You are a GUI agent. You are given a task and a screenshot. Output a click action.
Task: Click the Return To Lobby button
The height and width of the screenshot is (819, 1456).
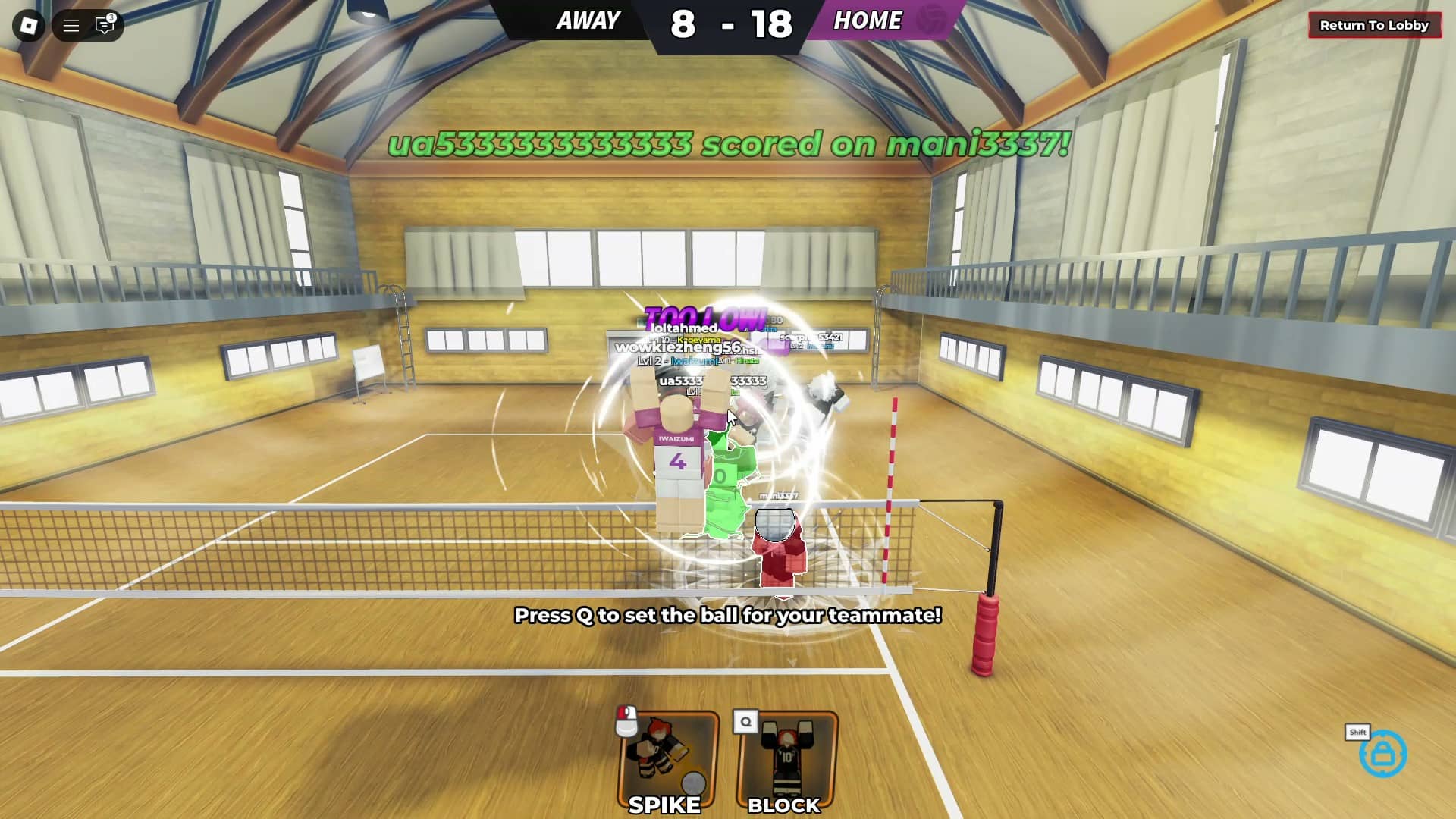(1375, 24)
